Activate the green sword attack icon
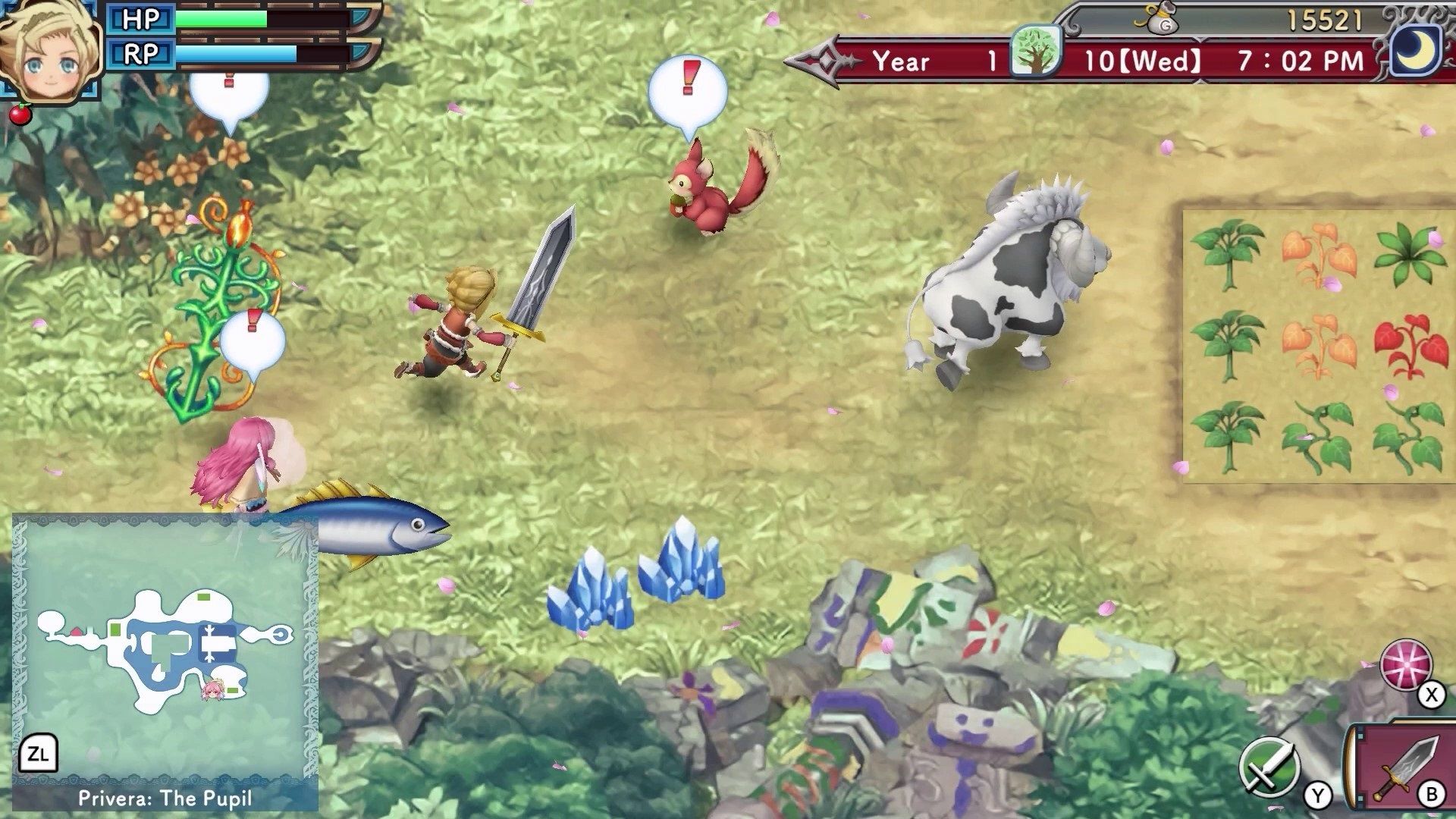The width and height of the screenshot is (1456, 819). coord(1269,767)
